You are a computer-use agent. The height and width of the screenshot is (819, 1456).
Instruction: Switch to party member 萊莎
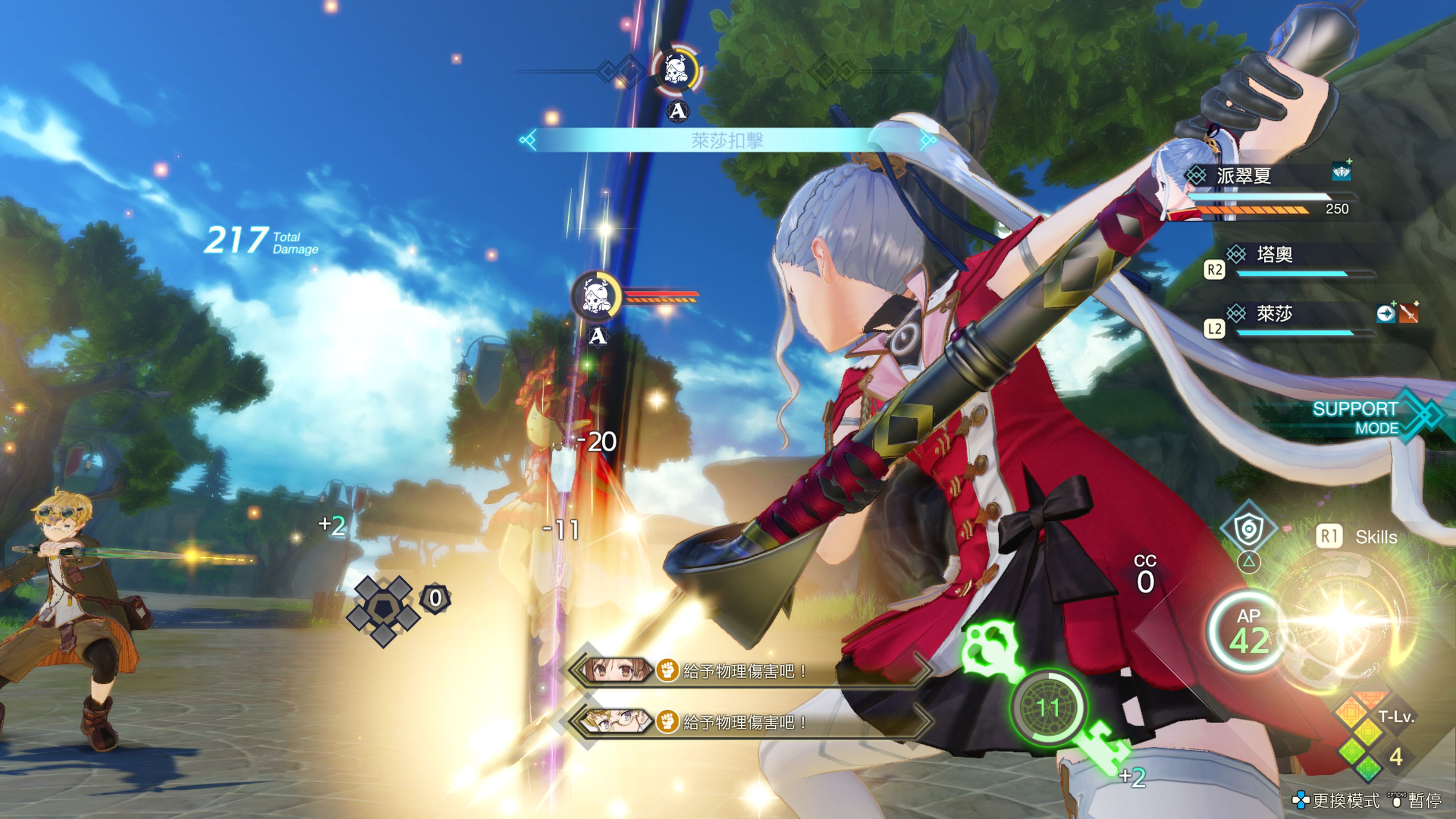[1274, 314]
